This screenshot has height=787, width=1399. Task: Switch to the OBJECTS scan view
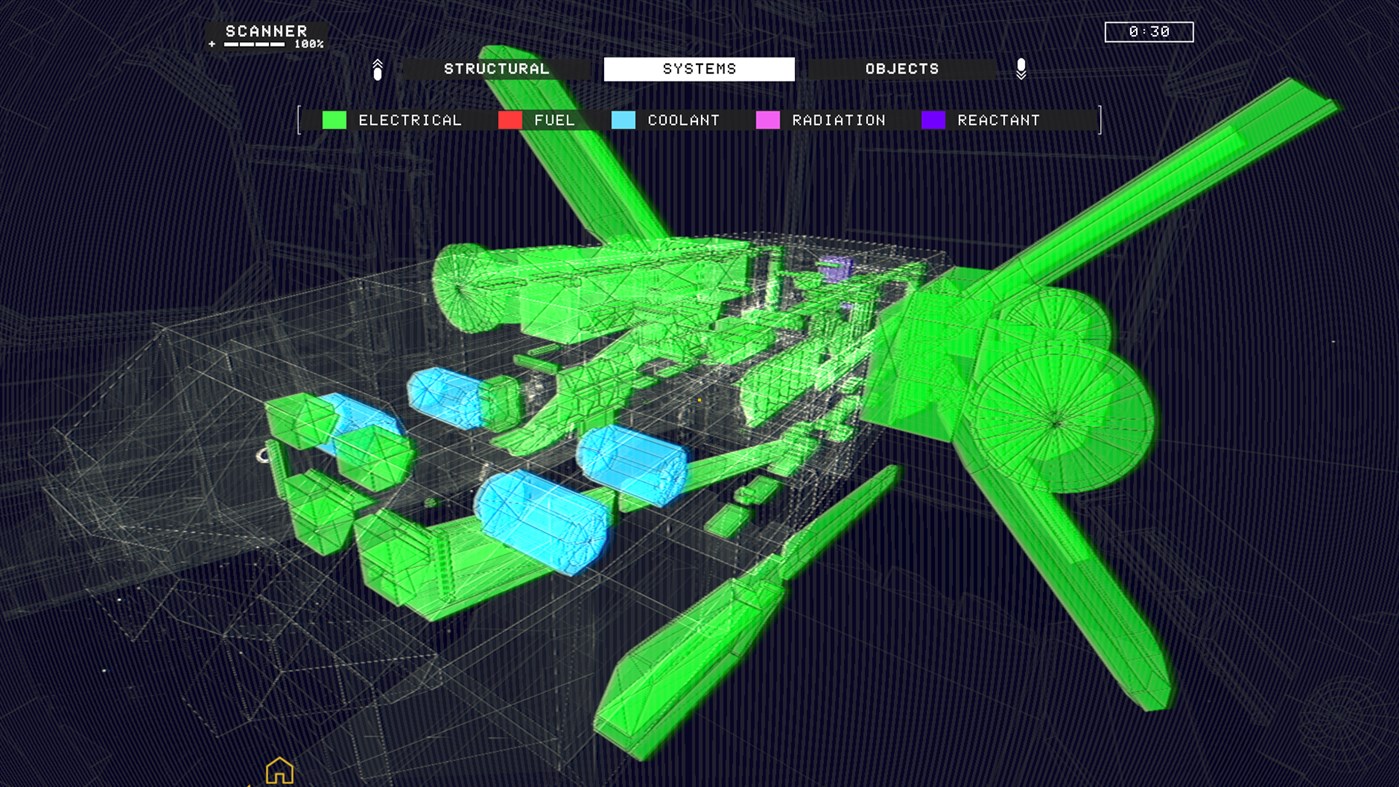[x=901, y=68]
